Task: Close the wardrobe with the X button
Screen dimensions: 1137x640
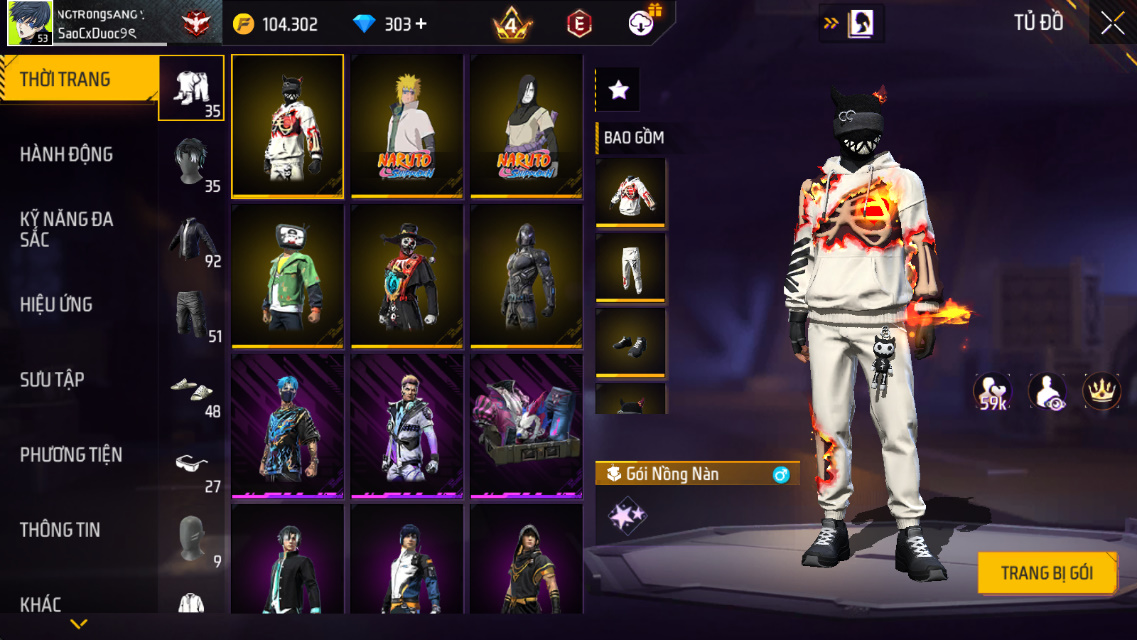Action: click(1112, 24)
